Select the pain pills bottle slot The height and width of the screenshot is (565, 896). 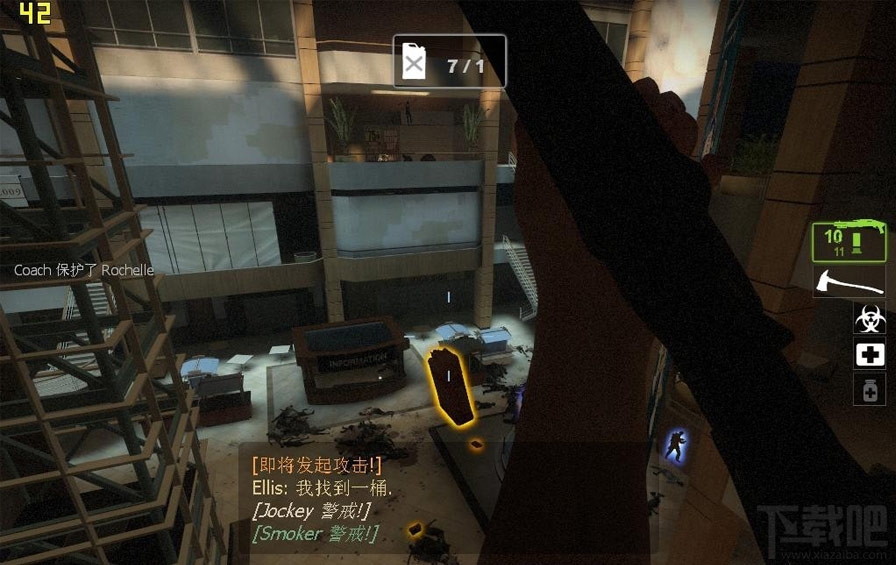tap(869, 390)
